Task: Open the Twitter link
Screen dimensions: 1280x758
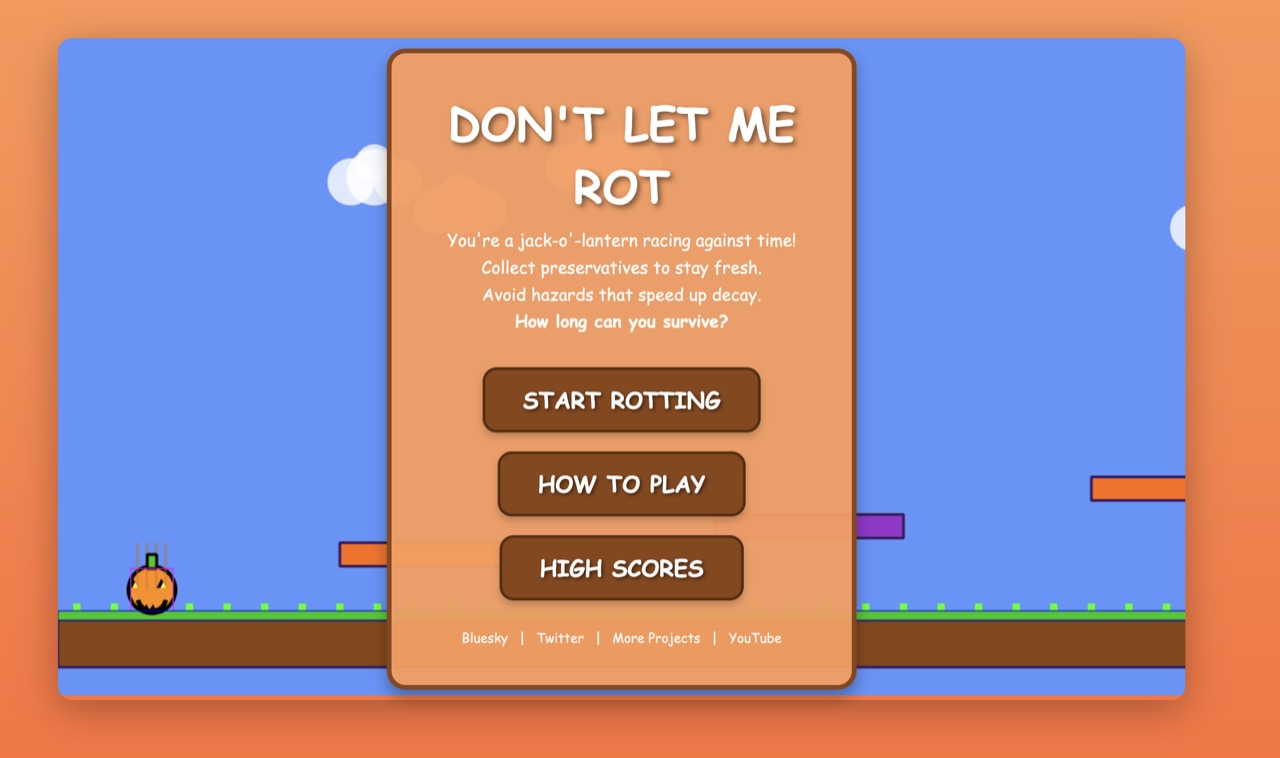Action: click(560, 638)
